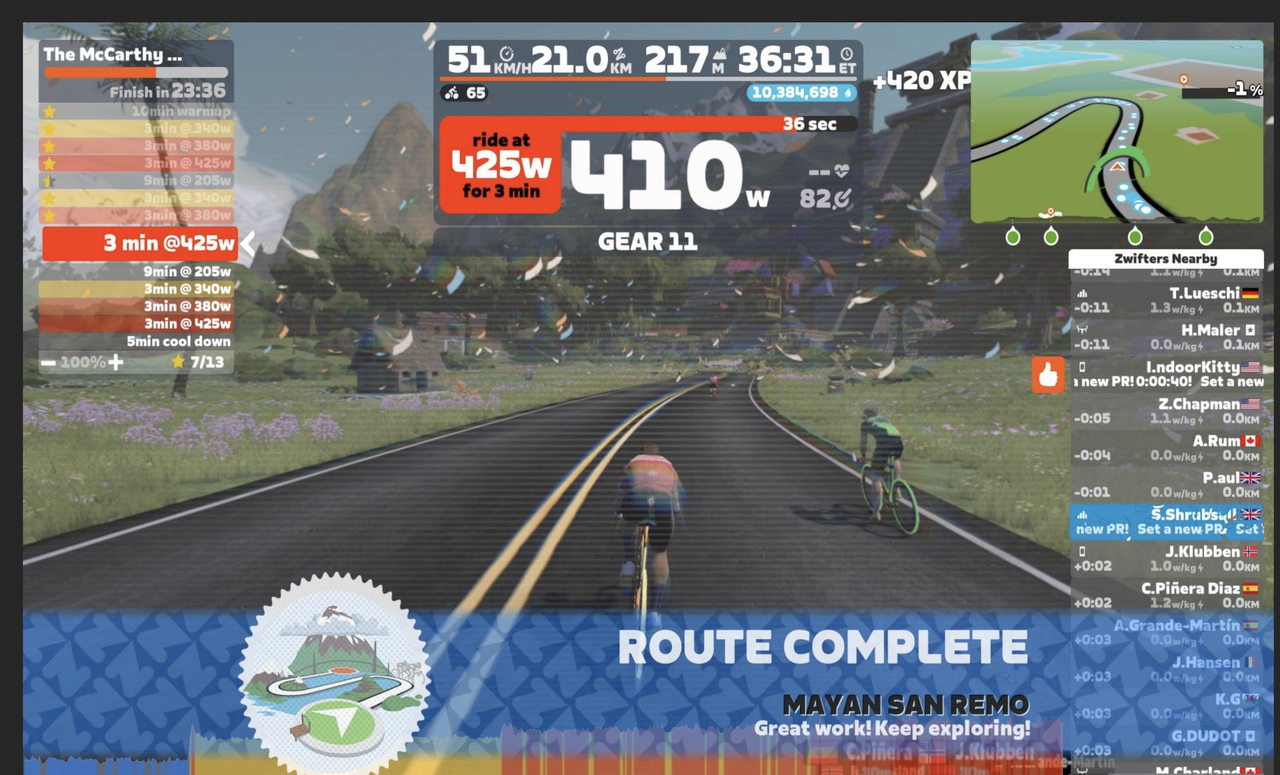
Task: Click the signal-bars icon next to T.Lueschi
Action: pos(1085,294)
